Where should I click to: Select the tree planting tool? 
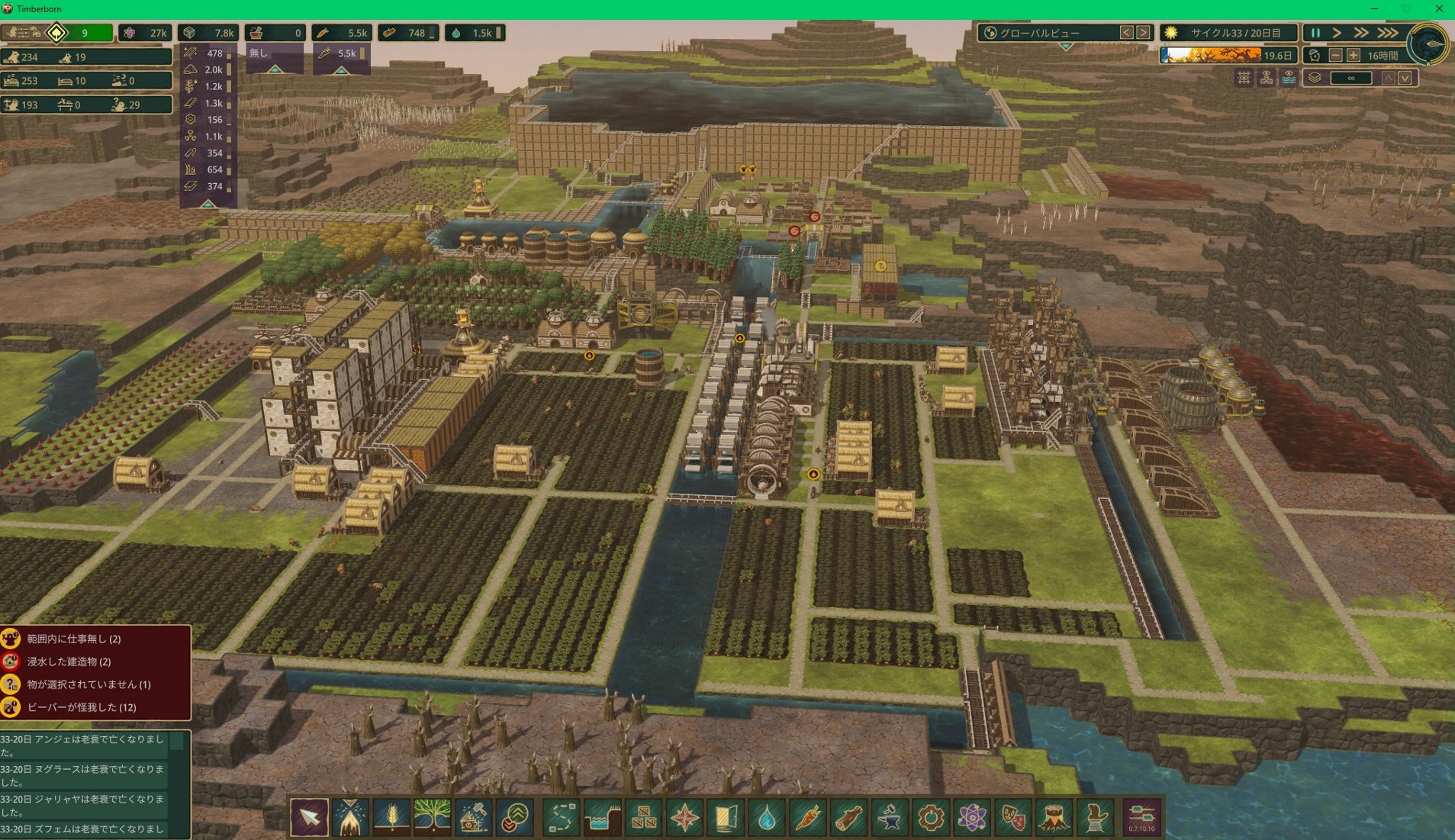point(432,818)
